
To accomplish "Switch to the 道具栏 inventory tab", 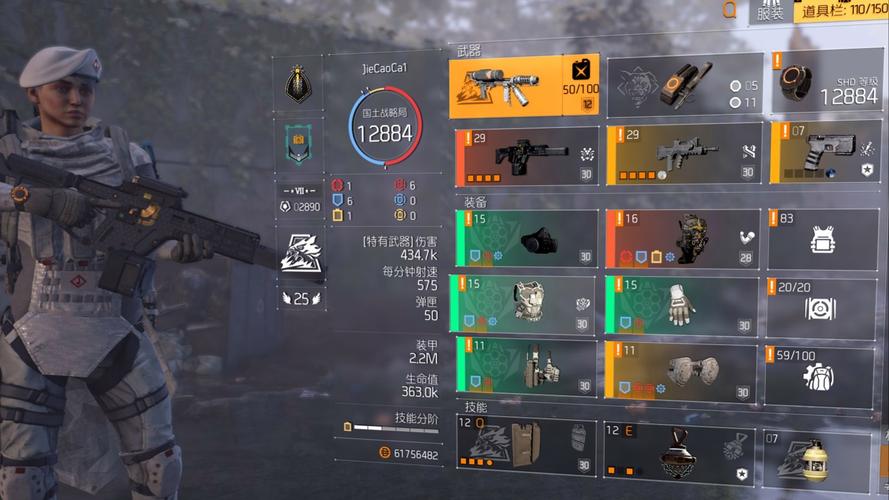I will pyautogui.click(x=840, y=12).
